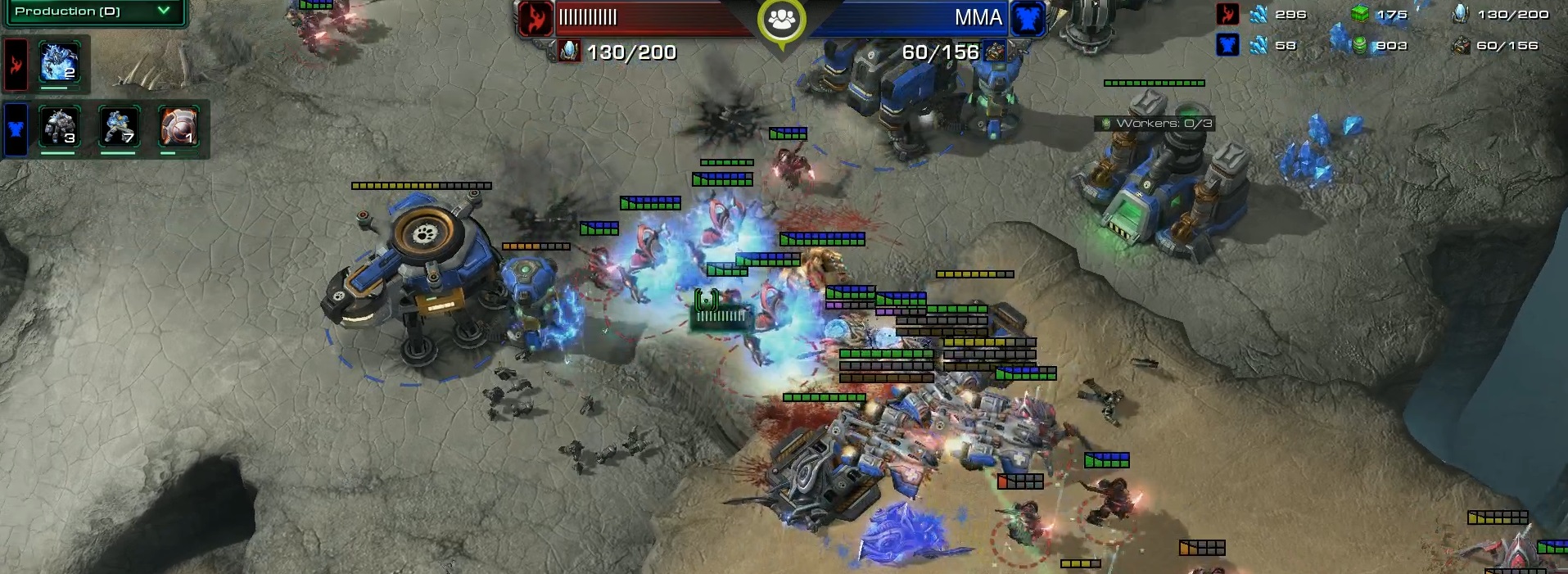Select the Marauder production icon
The image size is (1568, 574).
60,128
